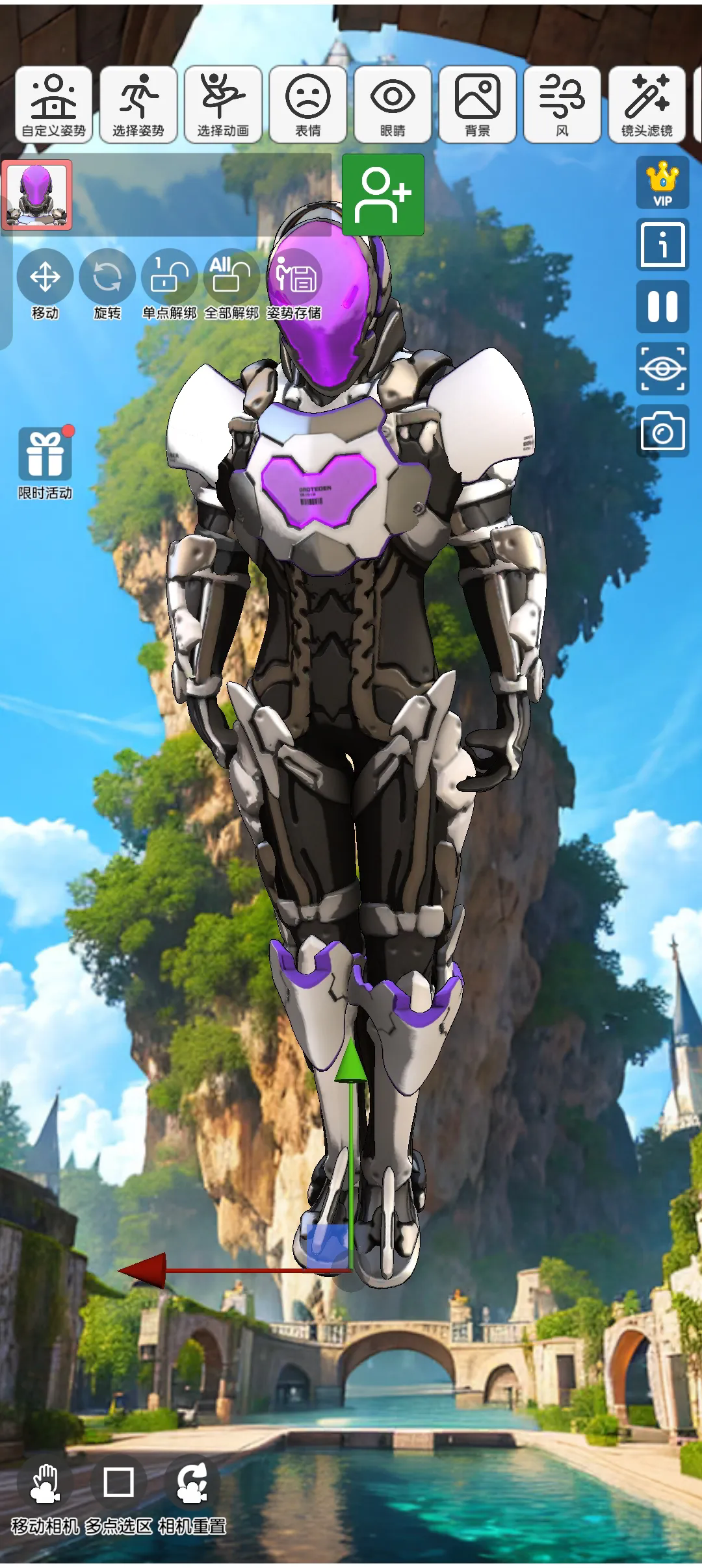Image resolution: width=702 pixels, height=1568 pixels.
Task: Open the 选择动画 animation picker
Action: (223, 104)
